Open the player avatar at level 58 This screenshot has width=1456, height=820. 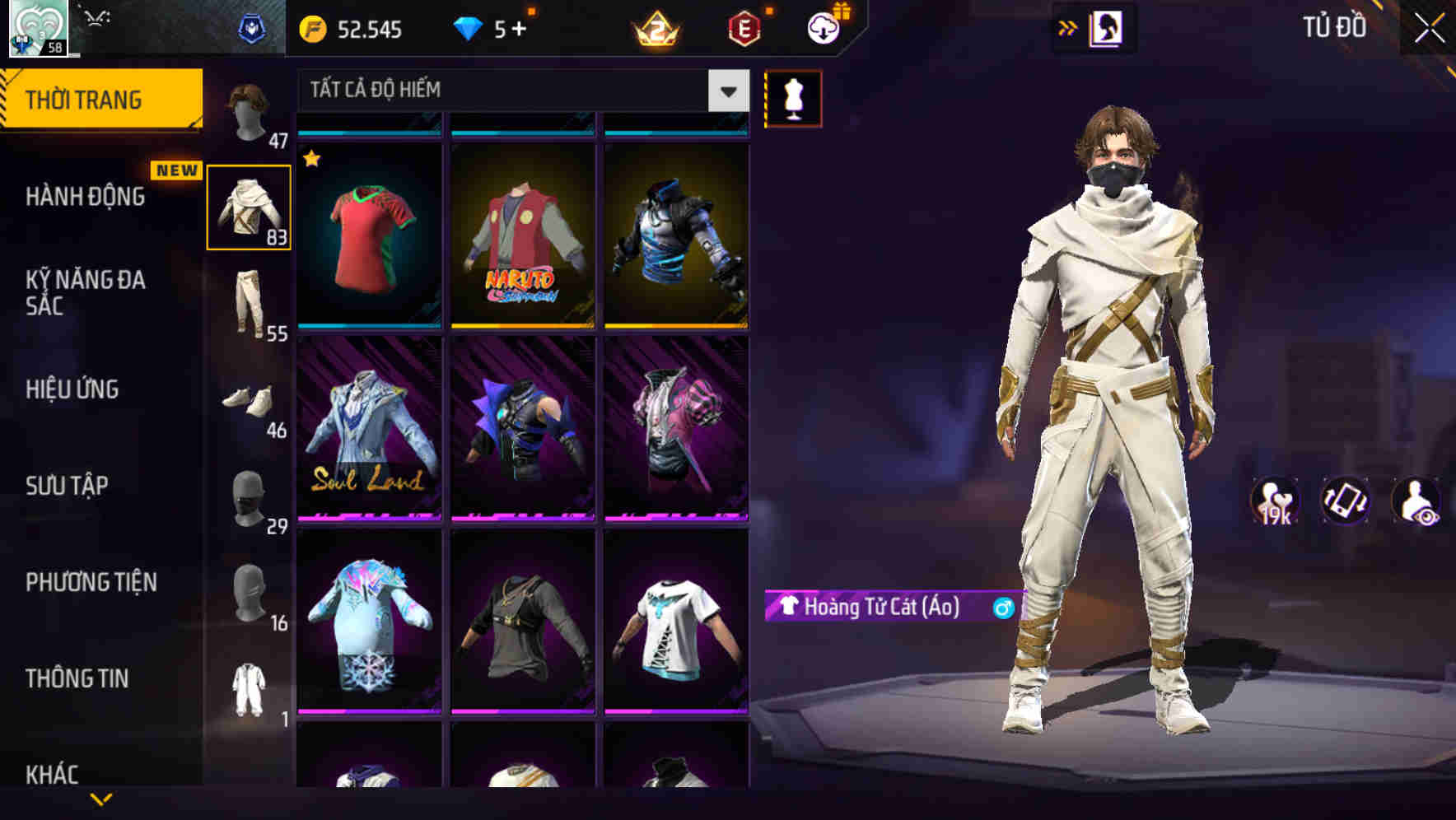(x=36, y=27)
